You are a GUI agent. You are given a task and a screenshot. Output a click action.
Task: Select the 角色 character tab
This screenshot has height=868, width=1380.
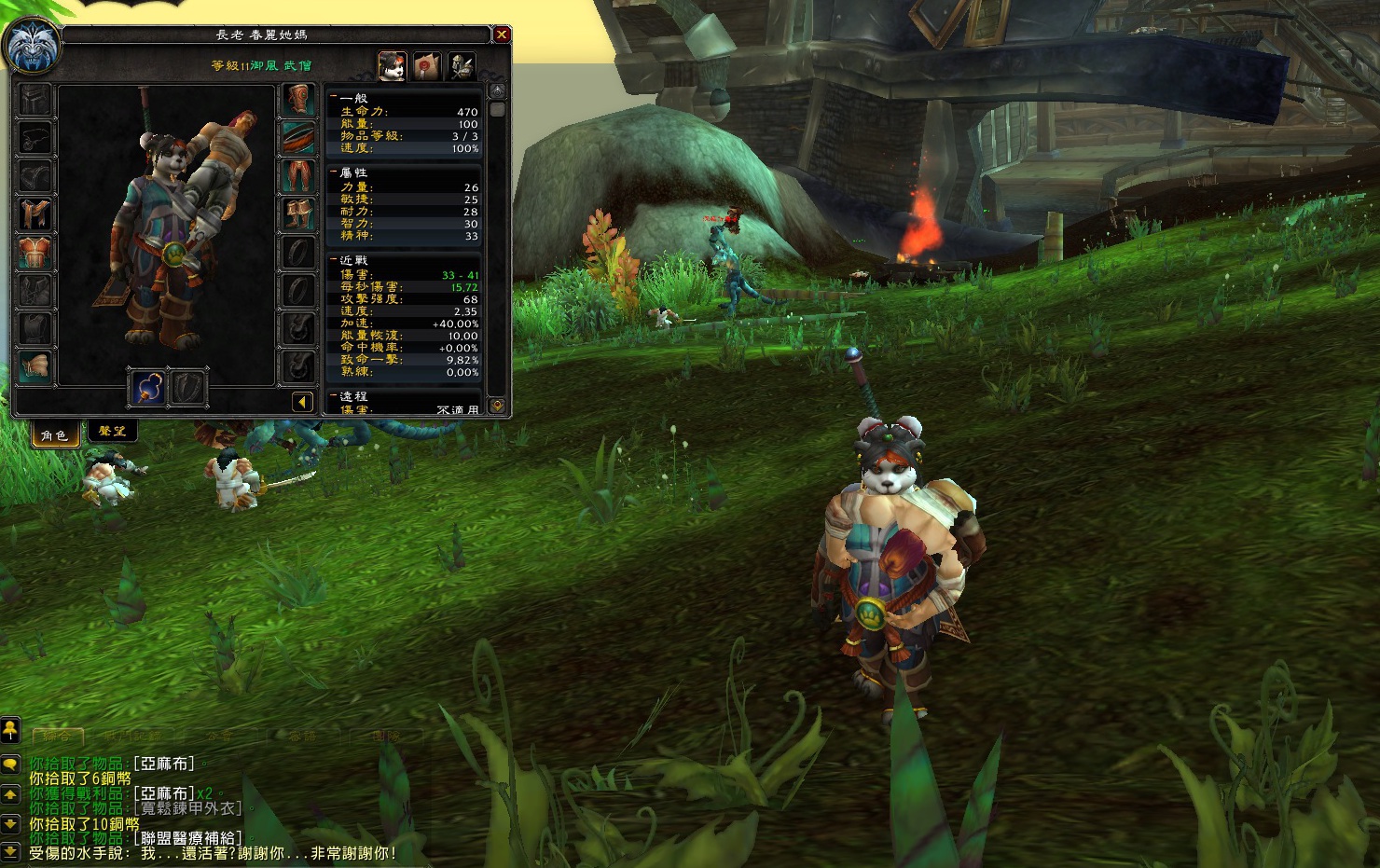click(54, 434)
